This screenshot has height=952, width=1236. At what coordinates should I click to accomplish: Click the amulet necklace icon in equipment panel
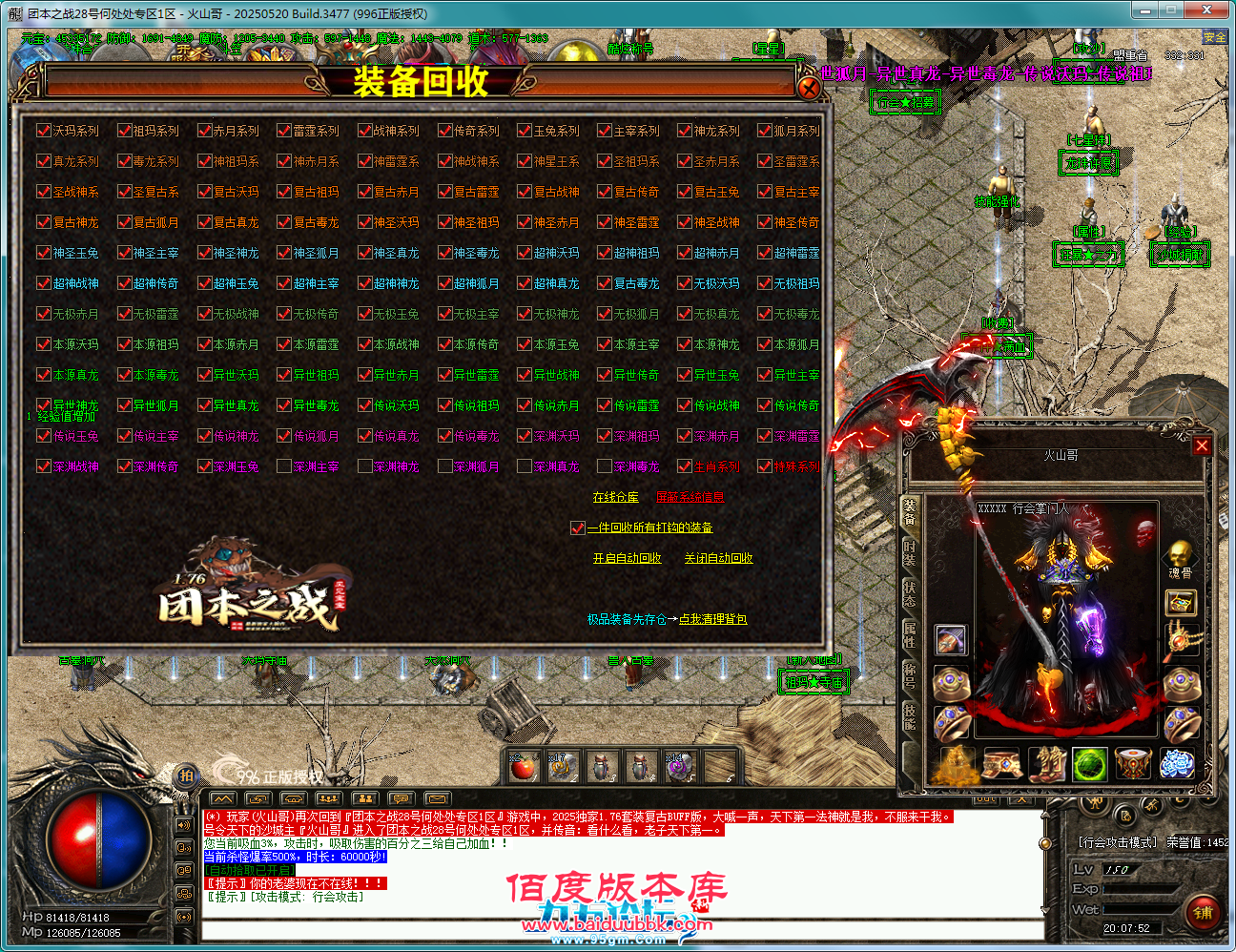click(1178, 640)
